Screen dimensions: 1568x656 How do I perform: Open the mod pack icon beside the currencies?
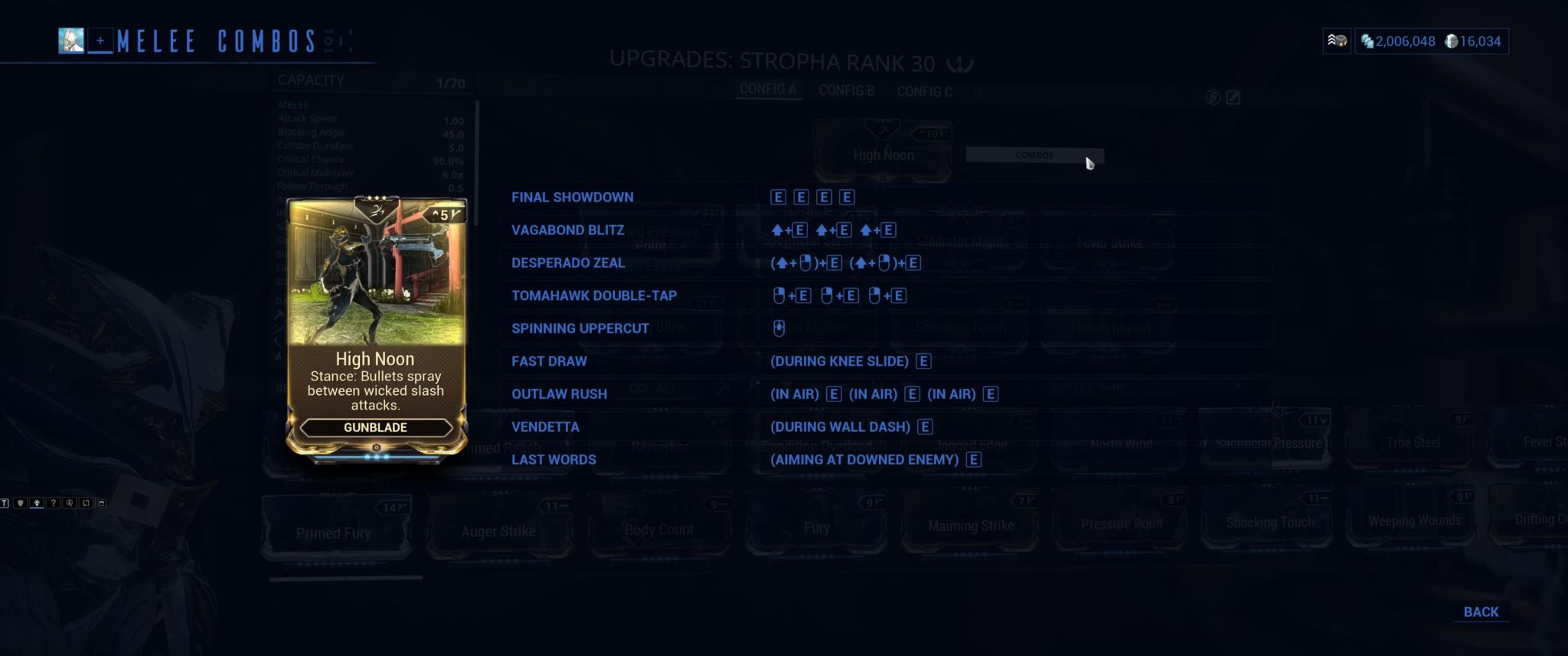coord(1337,41)
